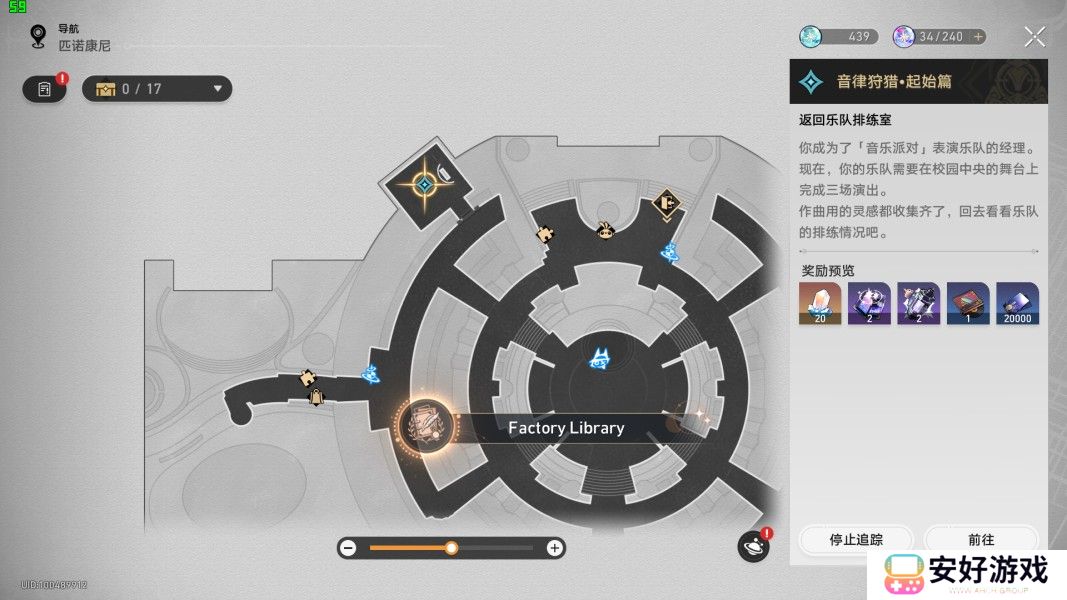Preview the 20000 credits reward
The height and width of the screenshot is (600, 1067).
pyautogui.click(x=1017, y=303)
